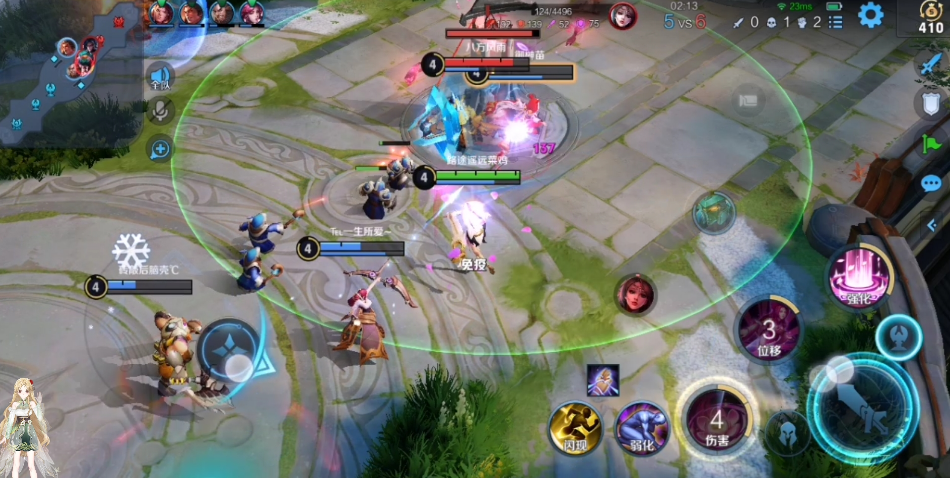The image size is (950, 478).
Task: Open the blue chat bubble
Action: coord(931,184)
